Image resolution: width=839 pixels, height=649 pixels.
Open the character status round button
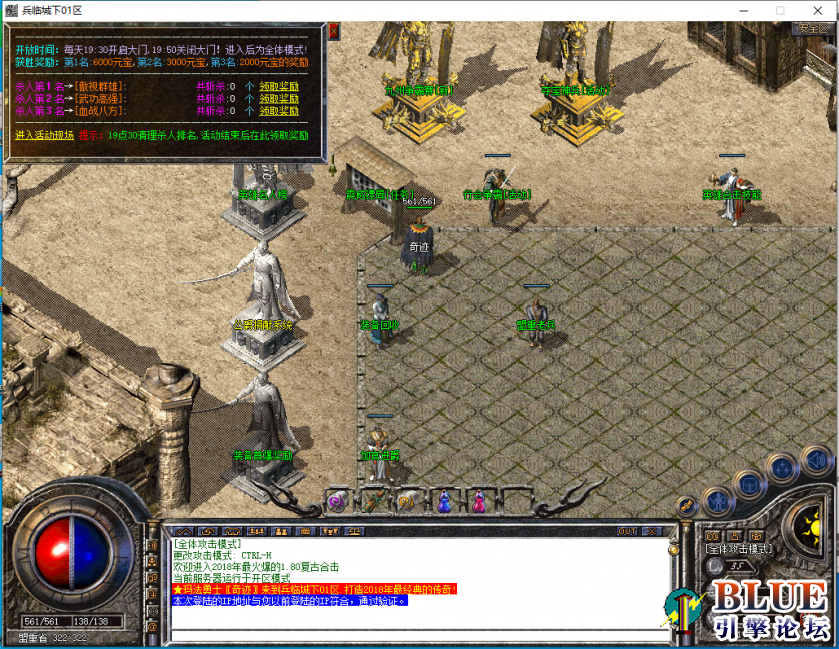(x=717, y=500)
